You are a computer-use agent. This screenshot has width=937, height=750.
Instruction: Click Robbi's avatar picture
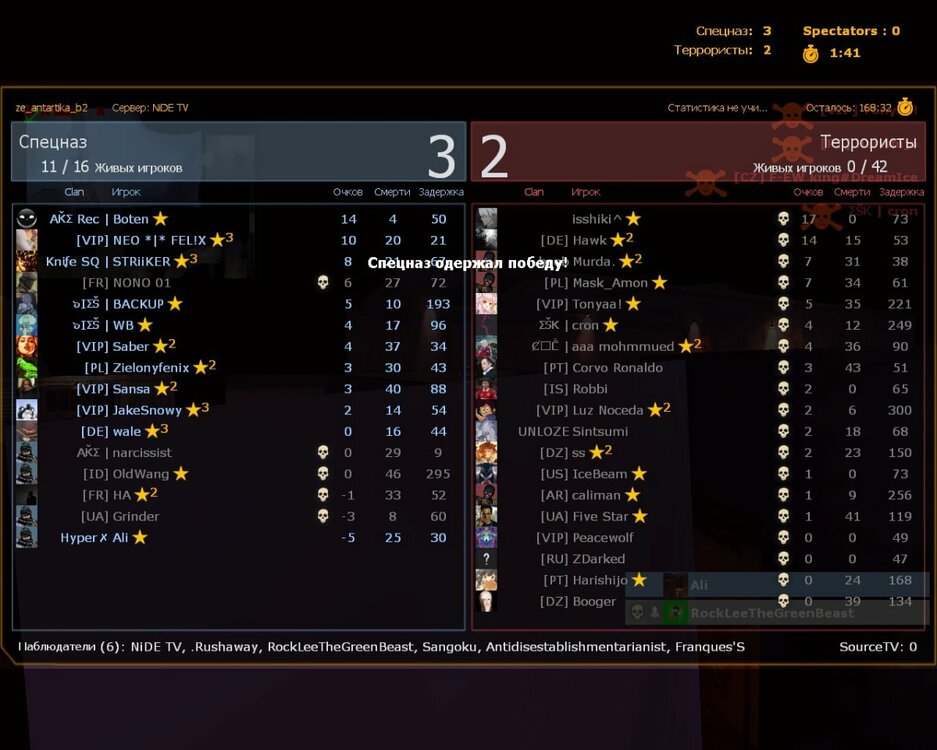(487, 389)
